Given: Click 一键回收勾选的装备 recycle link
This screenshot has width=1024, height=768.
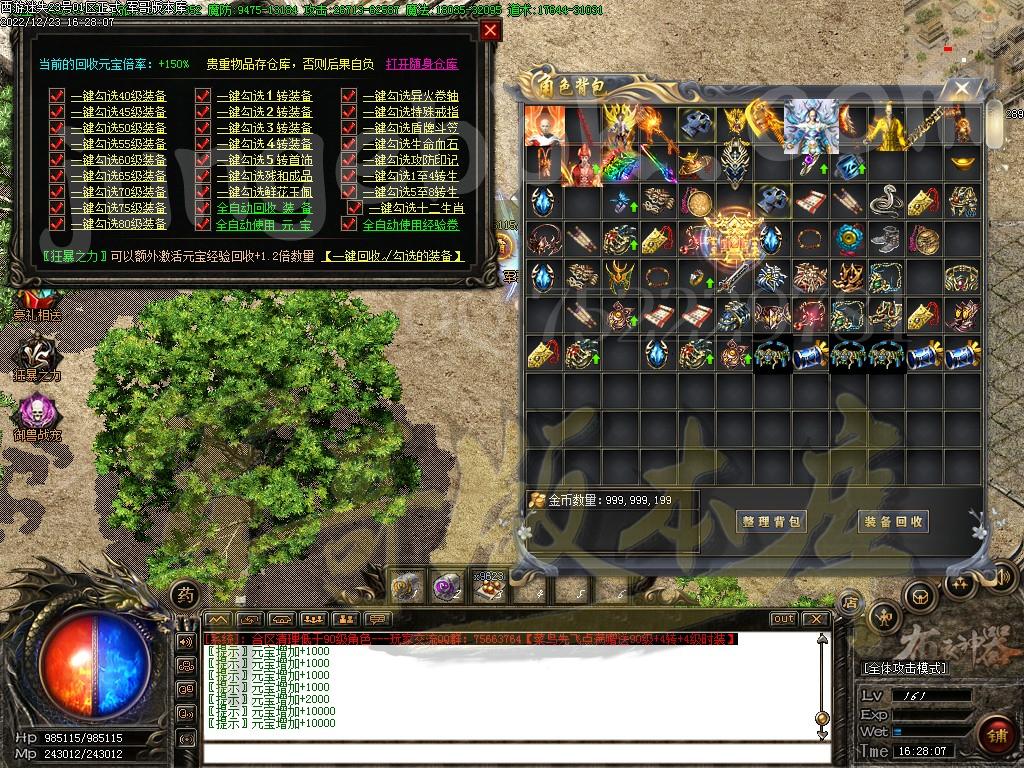Looking at the screenshot, I should (393, 256).
